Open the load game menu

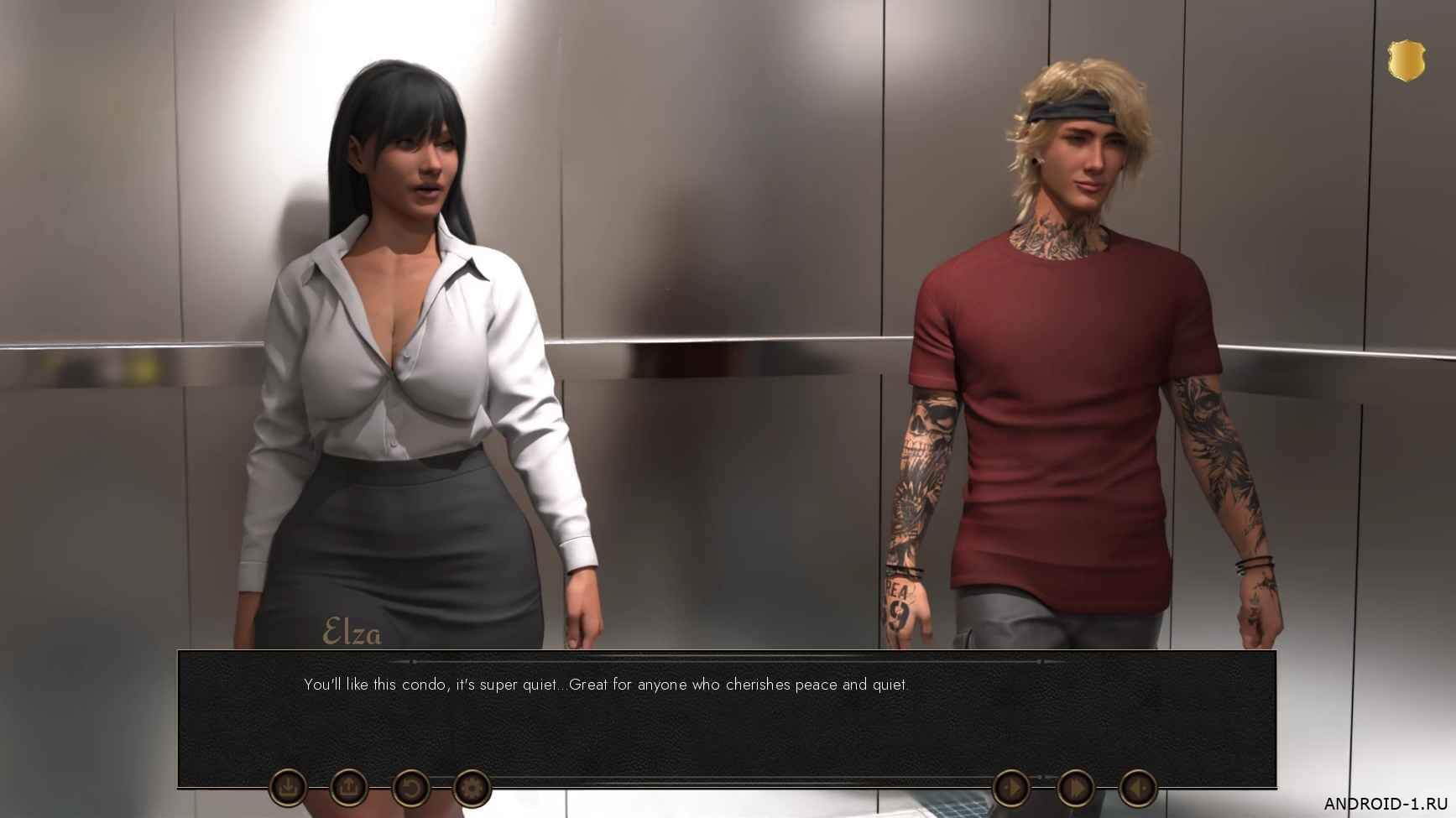(349, 788)
